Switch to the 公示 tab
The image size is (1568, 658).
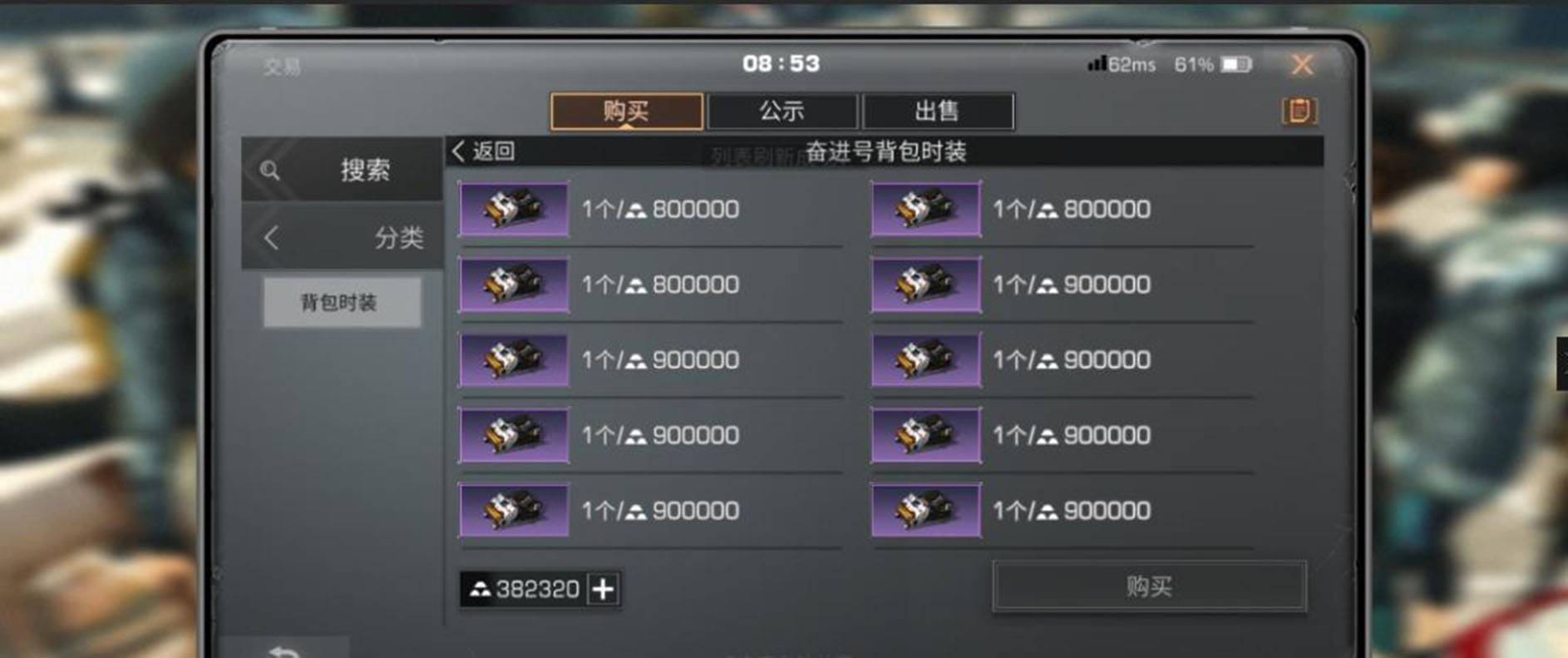click(784, 111)
